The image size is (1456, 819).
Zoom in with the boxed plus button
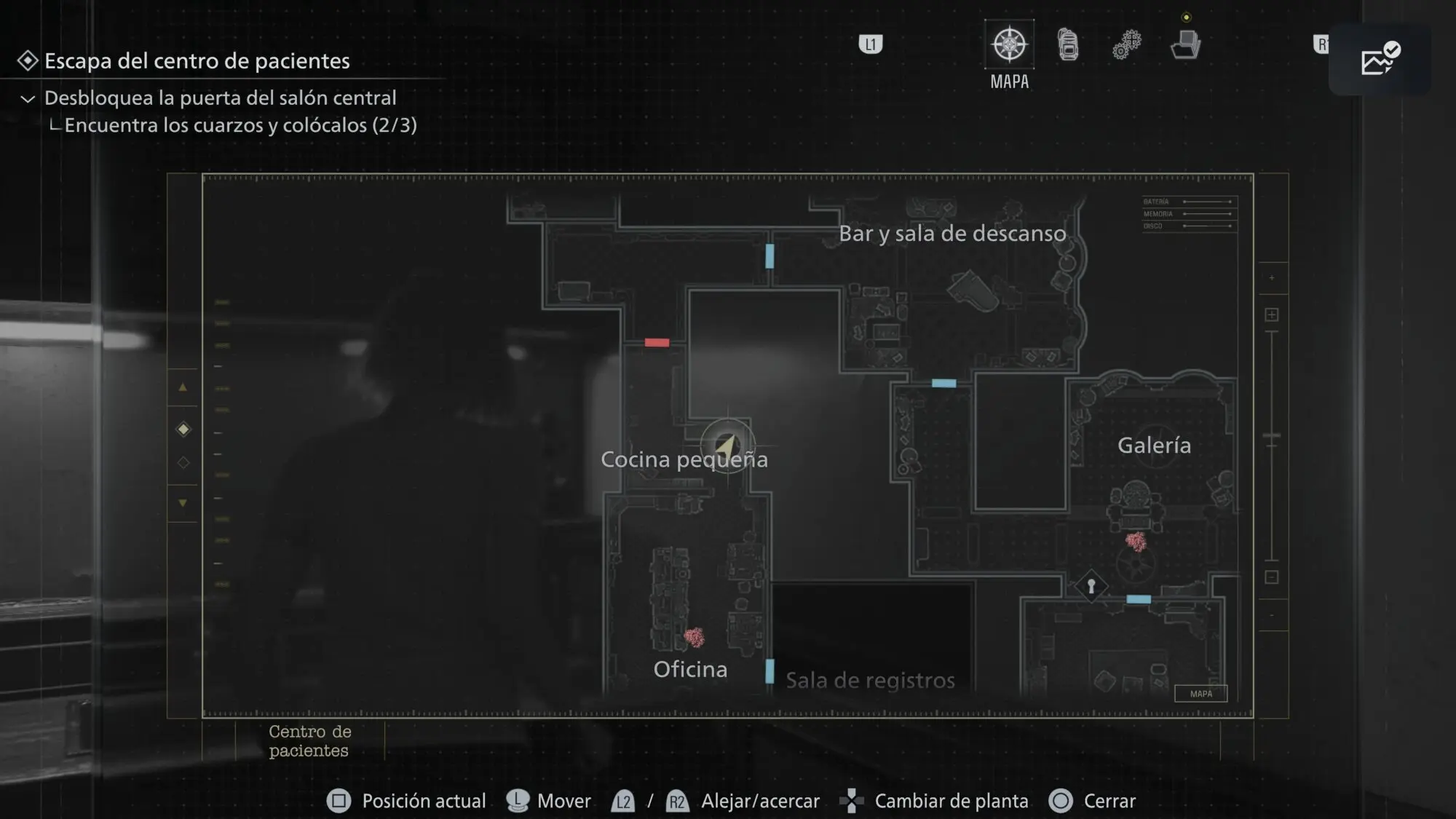1272,314
